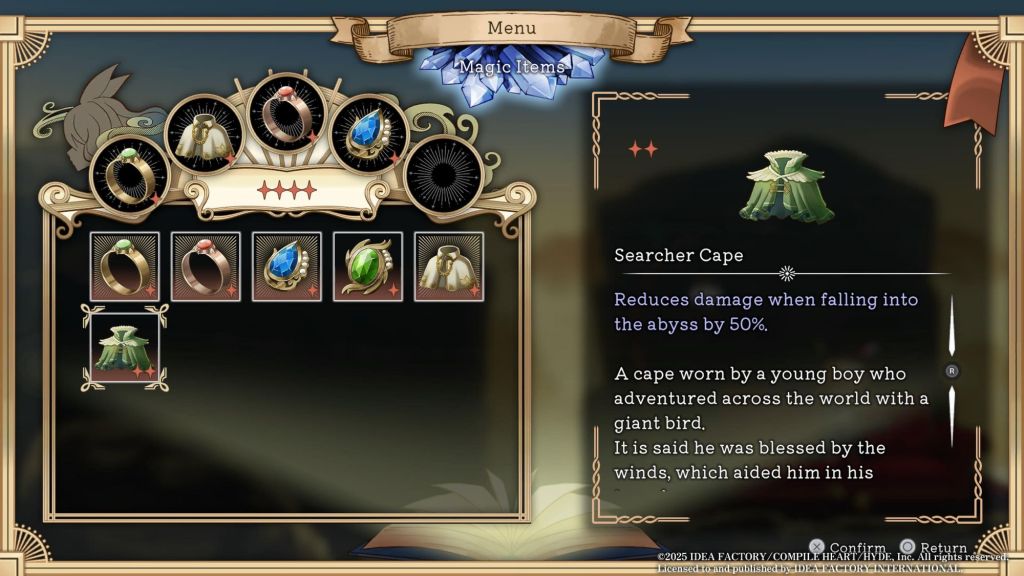Screen dimensions: 1024x576
Task: Select the green-gem gold ring in the item grid
Action: coord(125,267)
